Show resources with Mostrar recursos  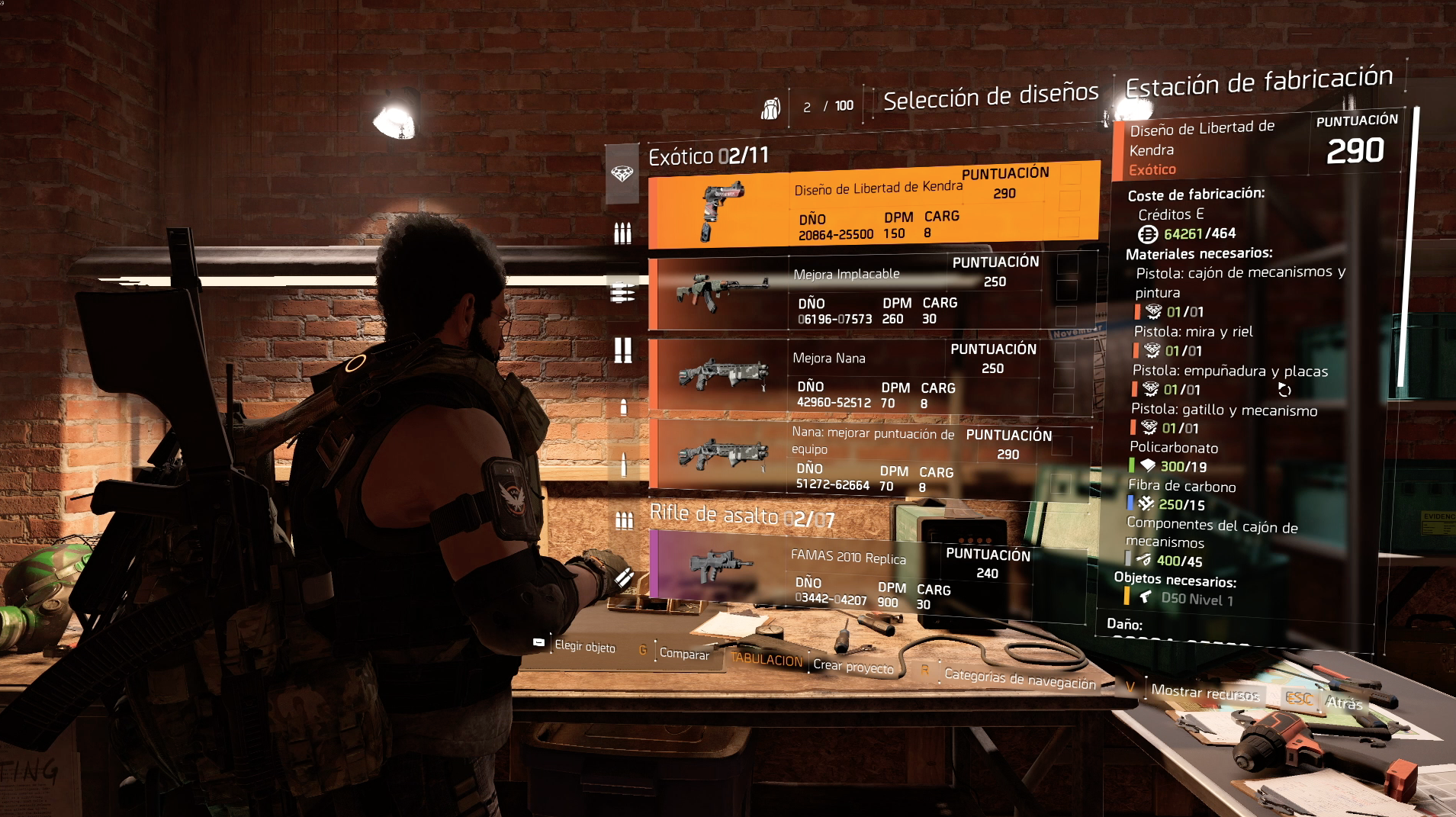coord(1204,693)
